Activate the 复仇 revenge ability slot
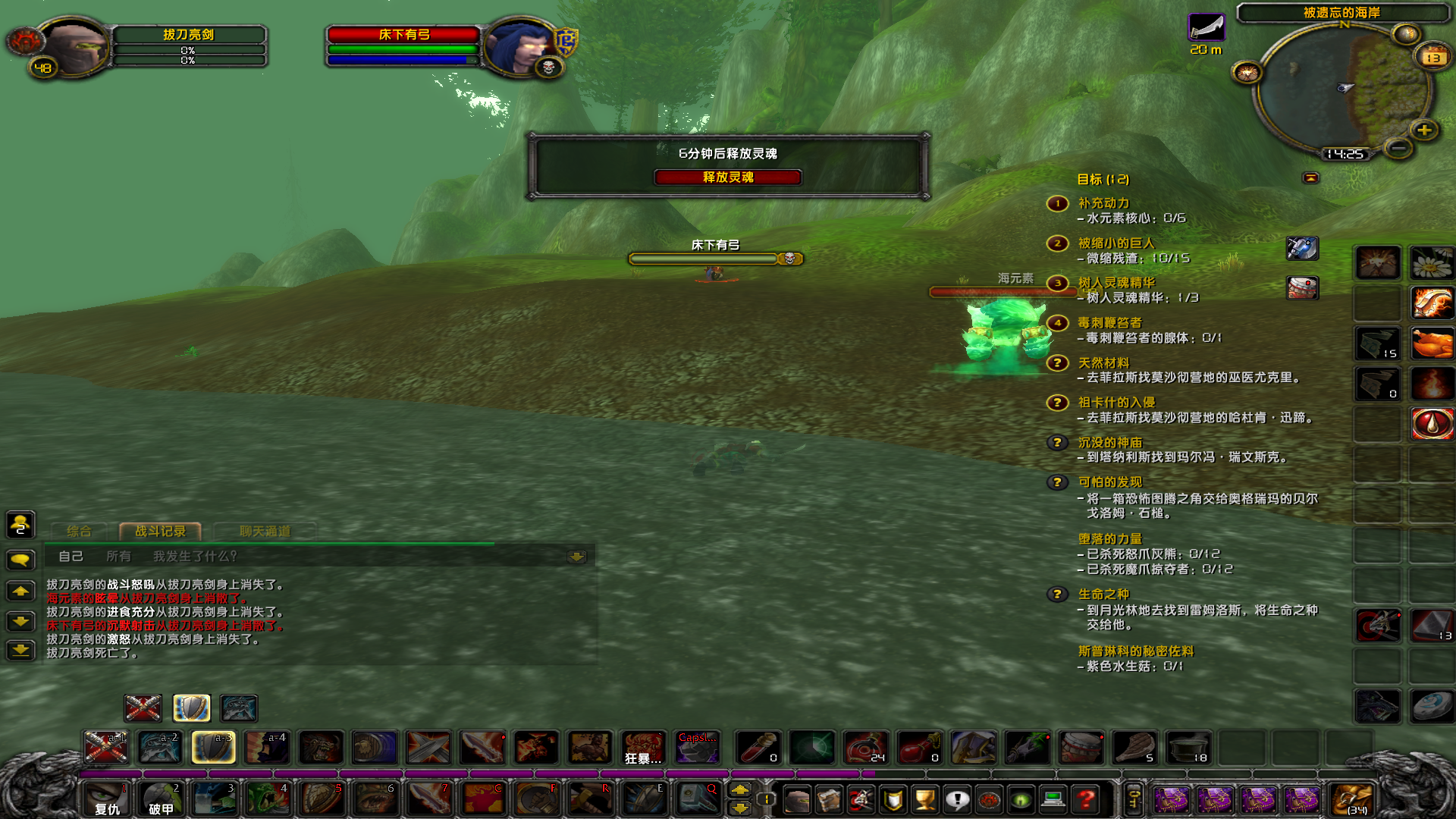Image resolution: width=1456 pixels, height=819 pixels. pos(106,799)
